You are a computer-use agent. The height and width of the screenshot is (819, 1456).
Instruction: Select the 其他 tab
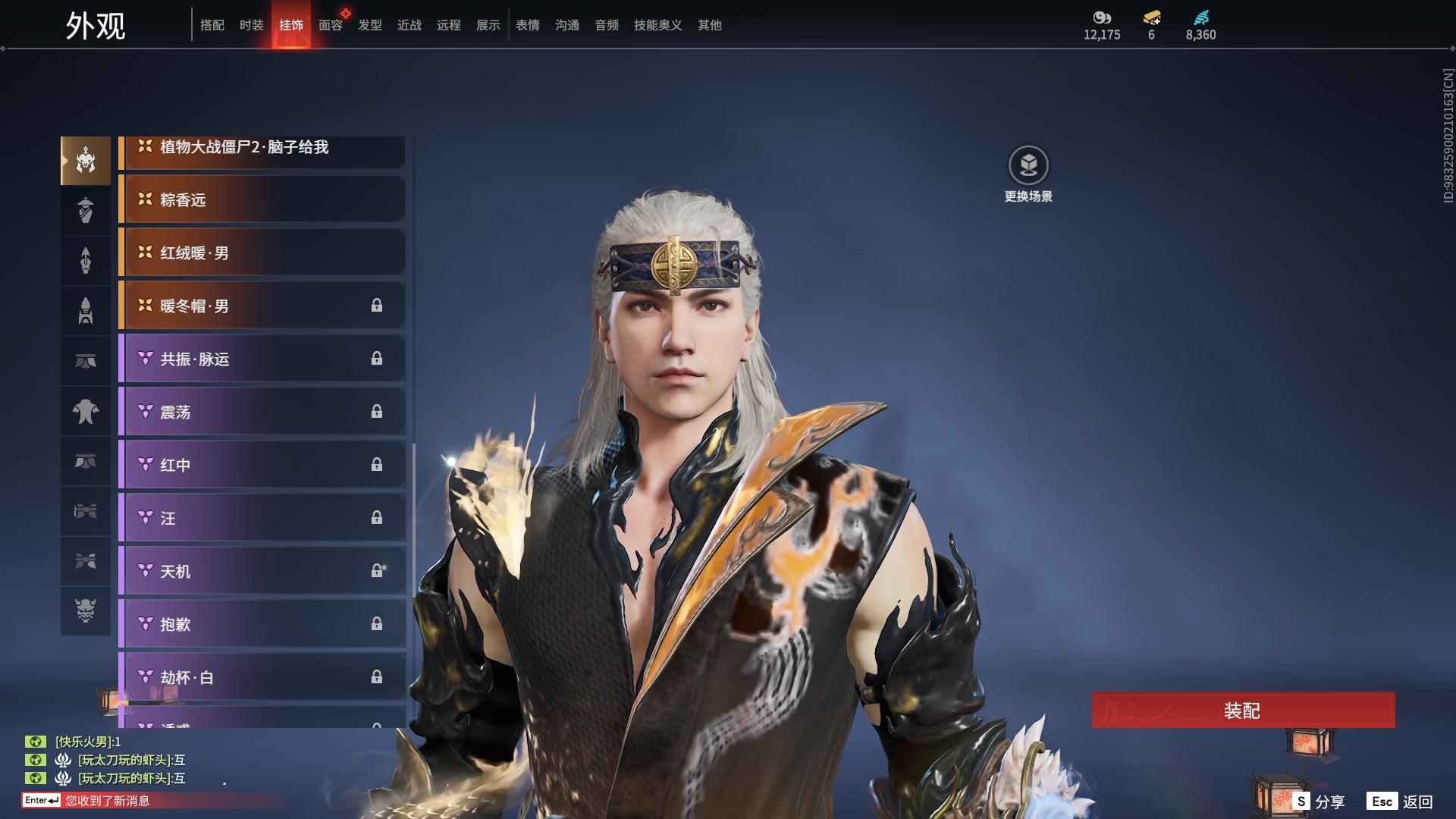pyautogui.click(x=710, y=25)
